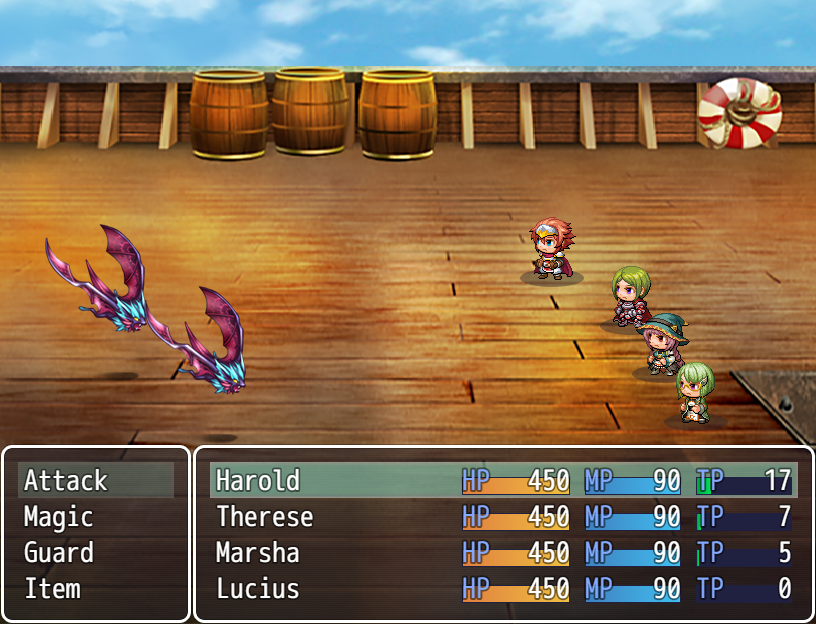The height and width of the screenshot is (624, 816).
Task: Open the Item command
Action: click(95, 589)
